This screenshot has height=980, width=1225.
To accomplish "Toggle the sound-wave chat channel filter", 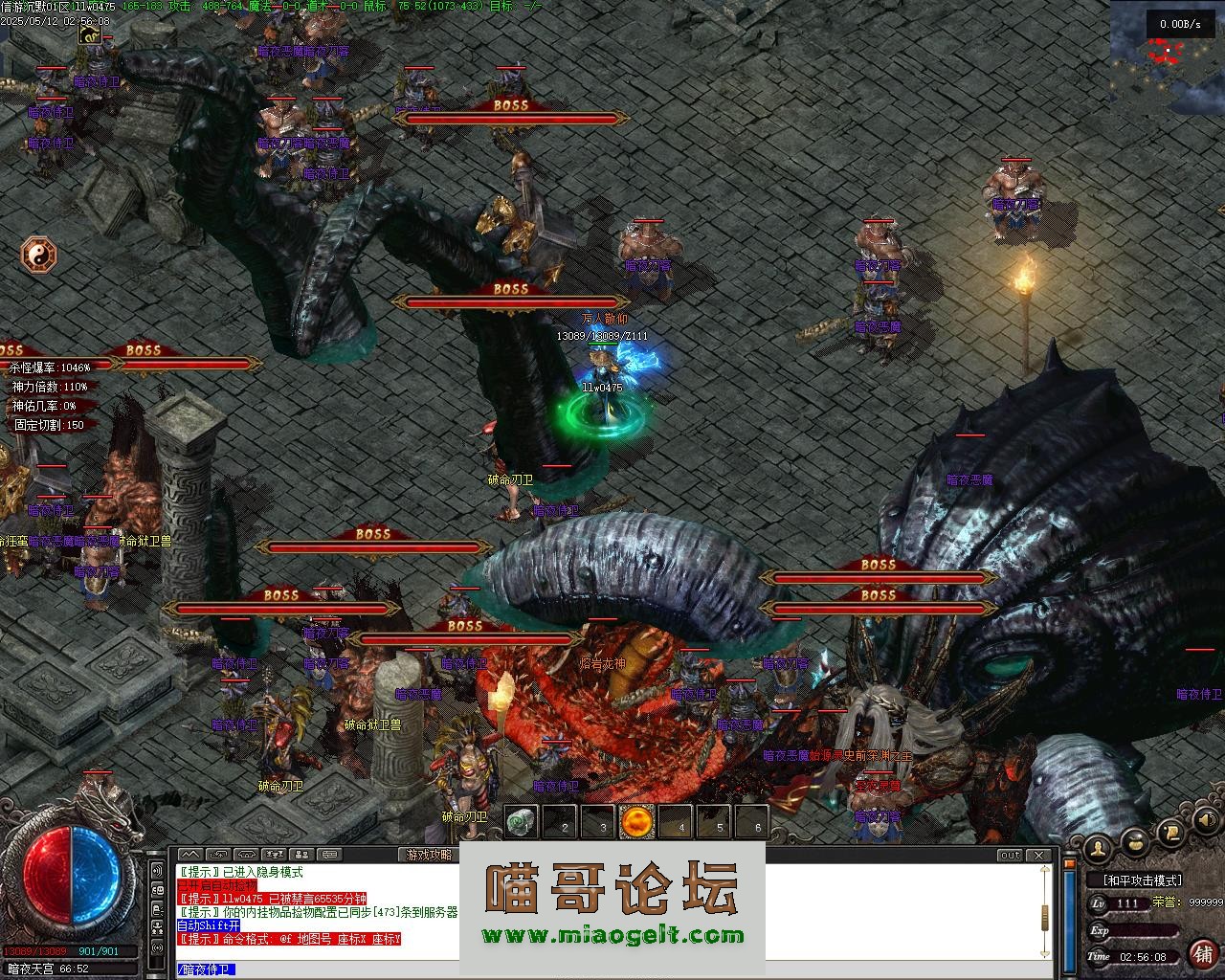I will (157, 871).
